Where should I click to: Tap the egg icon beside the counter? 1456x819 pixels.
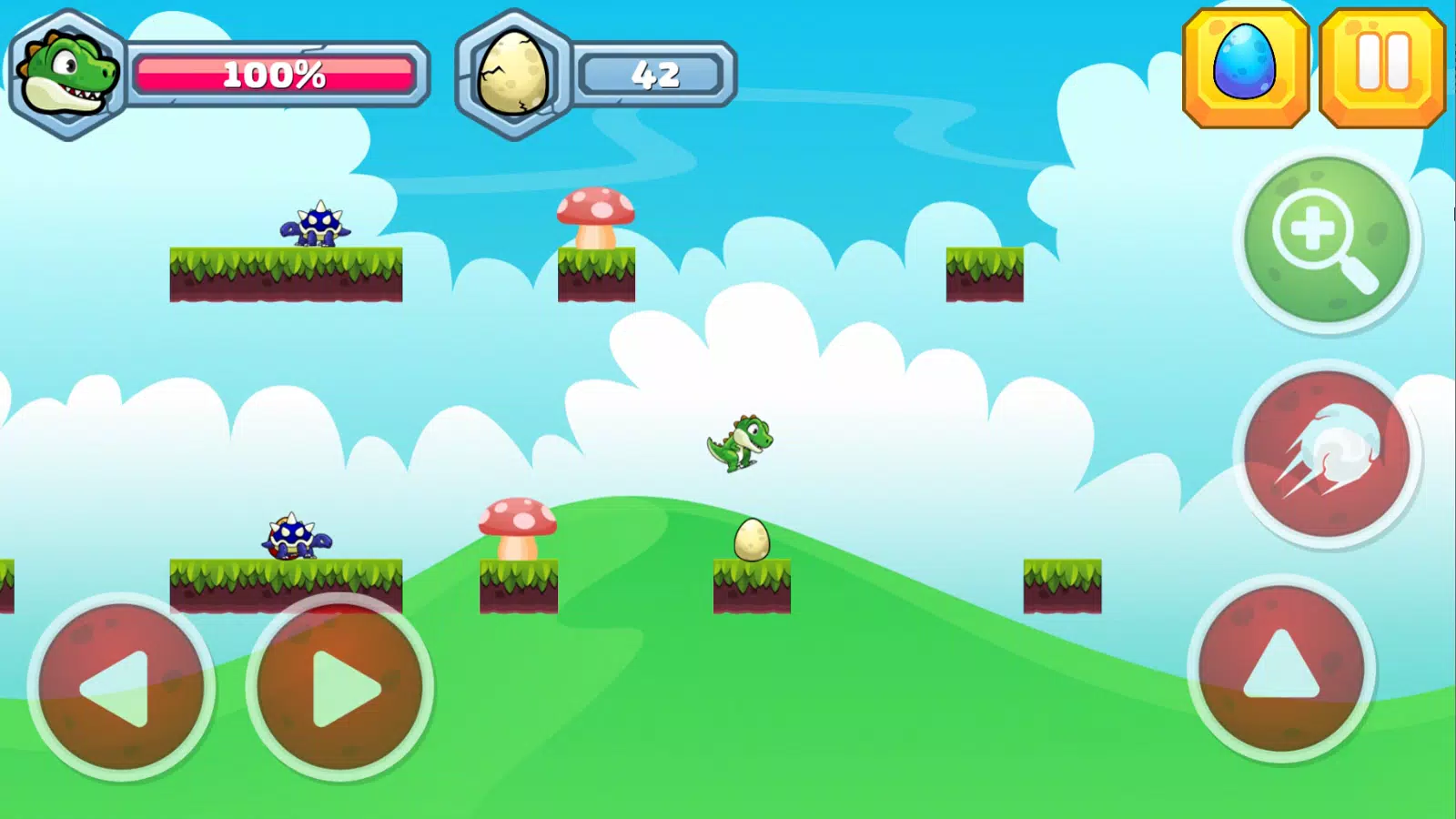(x=511, y=73)
